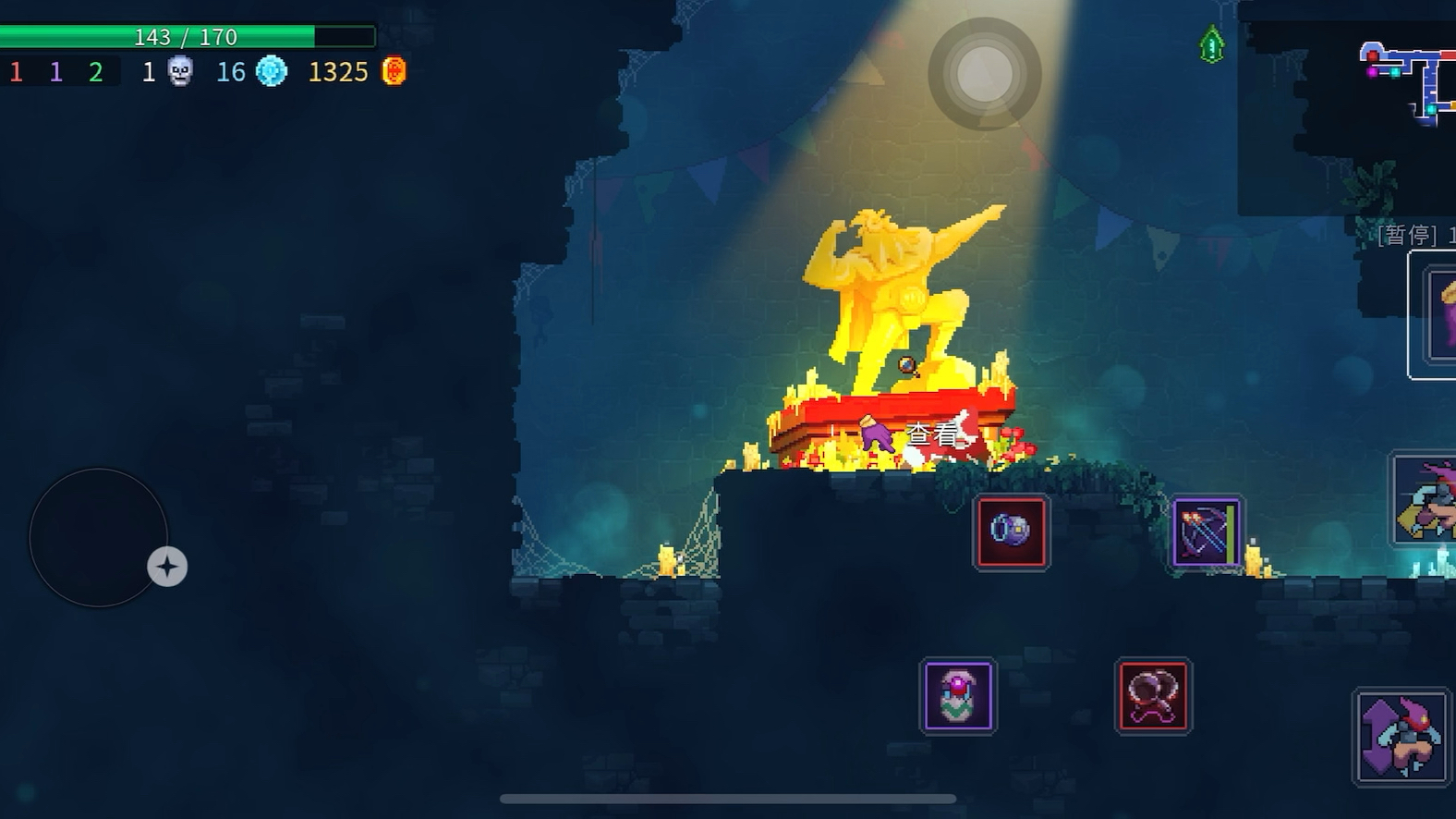Tap the dodge roll character button
Screen dimensions: 1456x819
click(1425, 500)
